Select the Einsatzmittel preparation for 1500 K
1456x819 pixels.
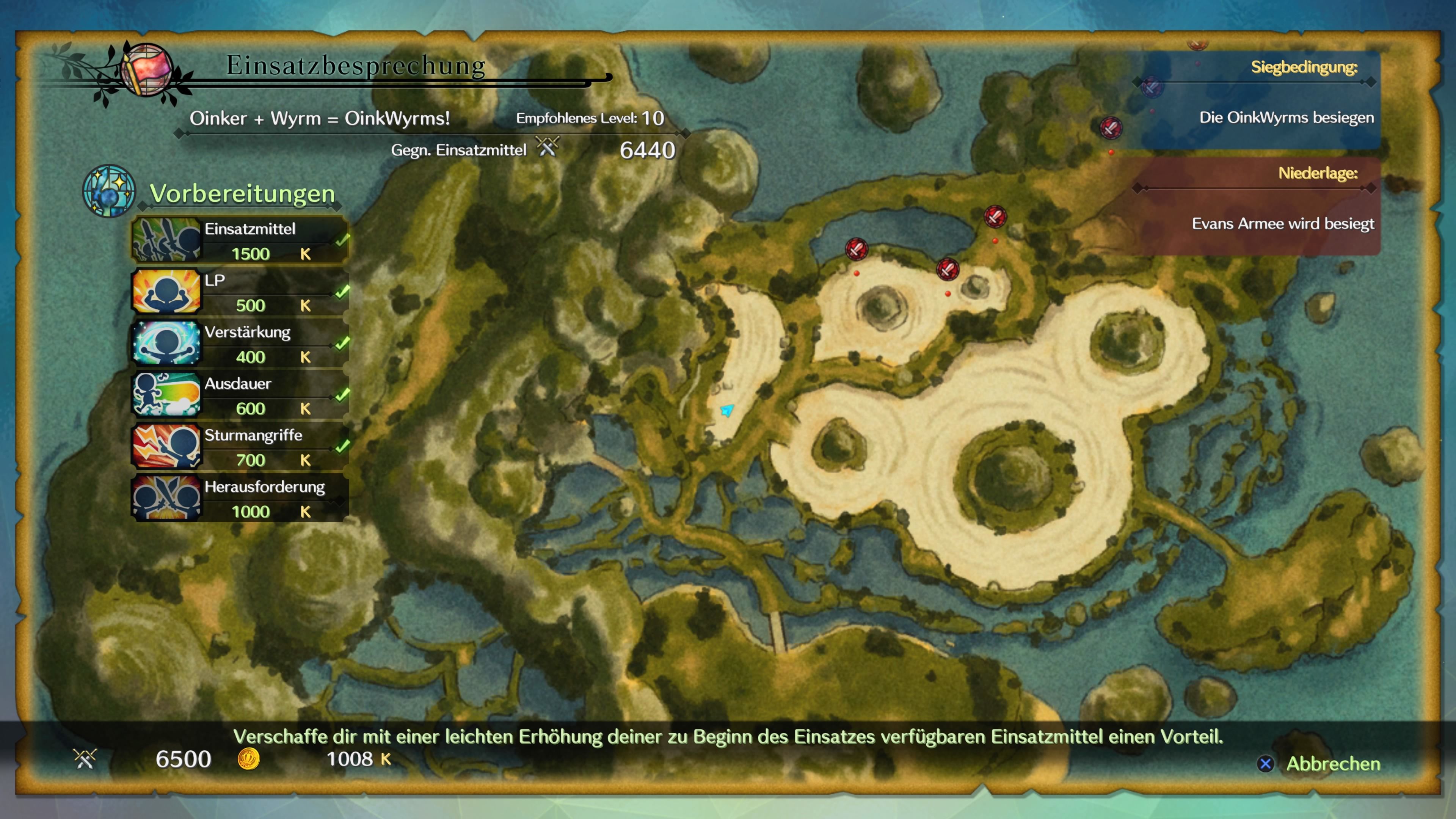[x=240, y=240]
